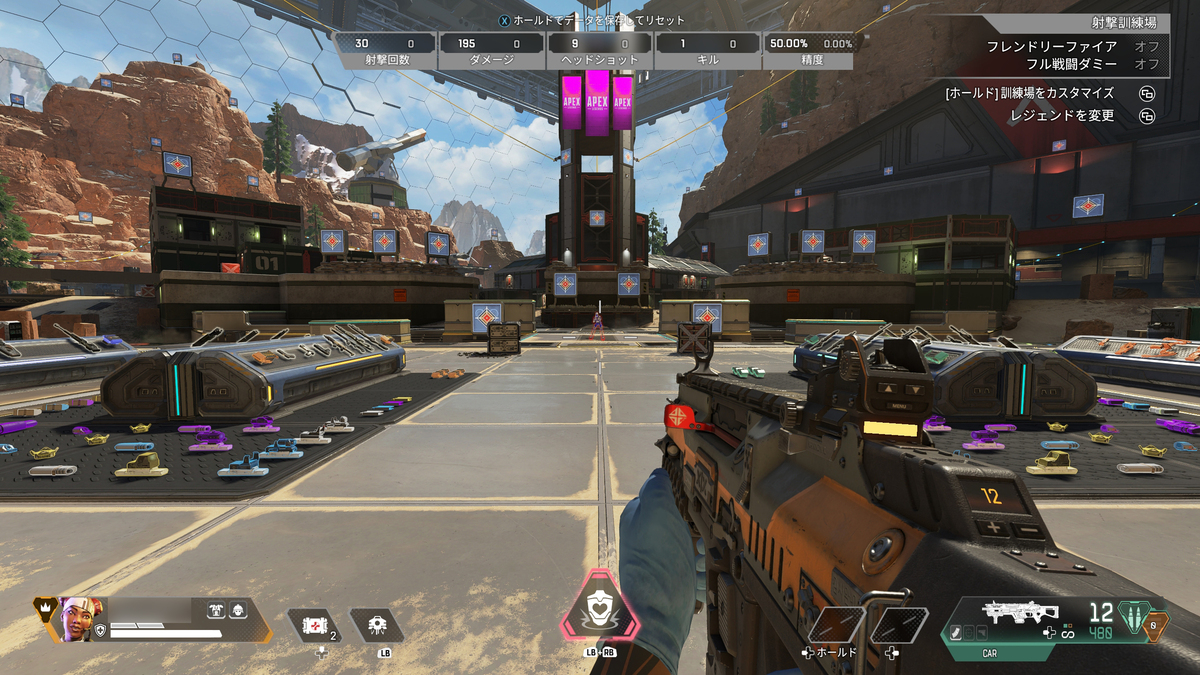This screenshot has width=1200, height=675.
Task: Click the crown badge beside the portrait
Action: (45, 607)
